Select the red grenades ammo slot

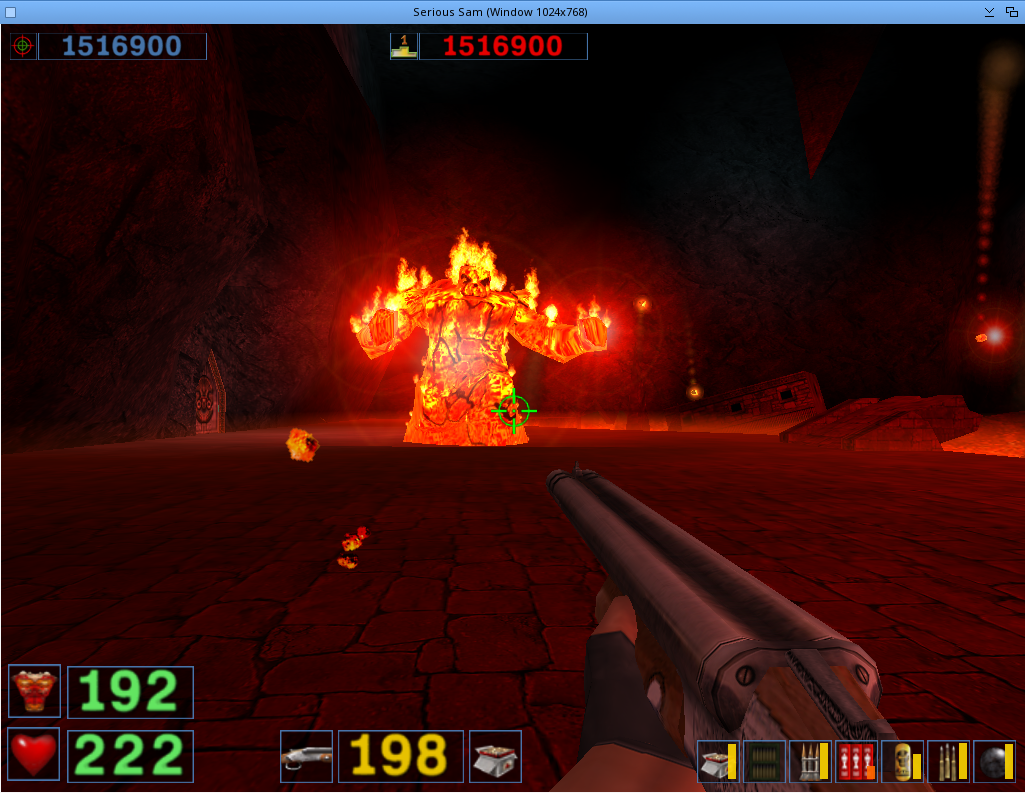[x=855, y=761]
